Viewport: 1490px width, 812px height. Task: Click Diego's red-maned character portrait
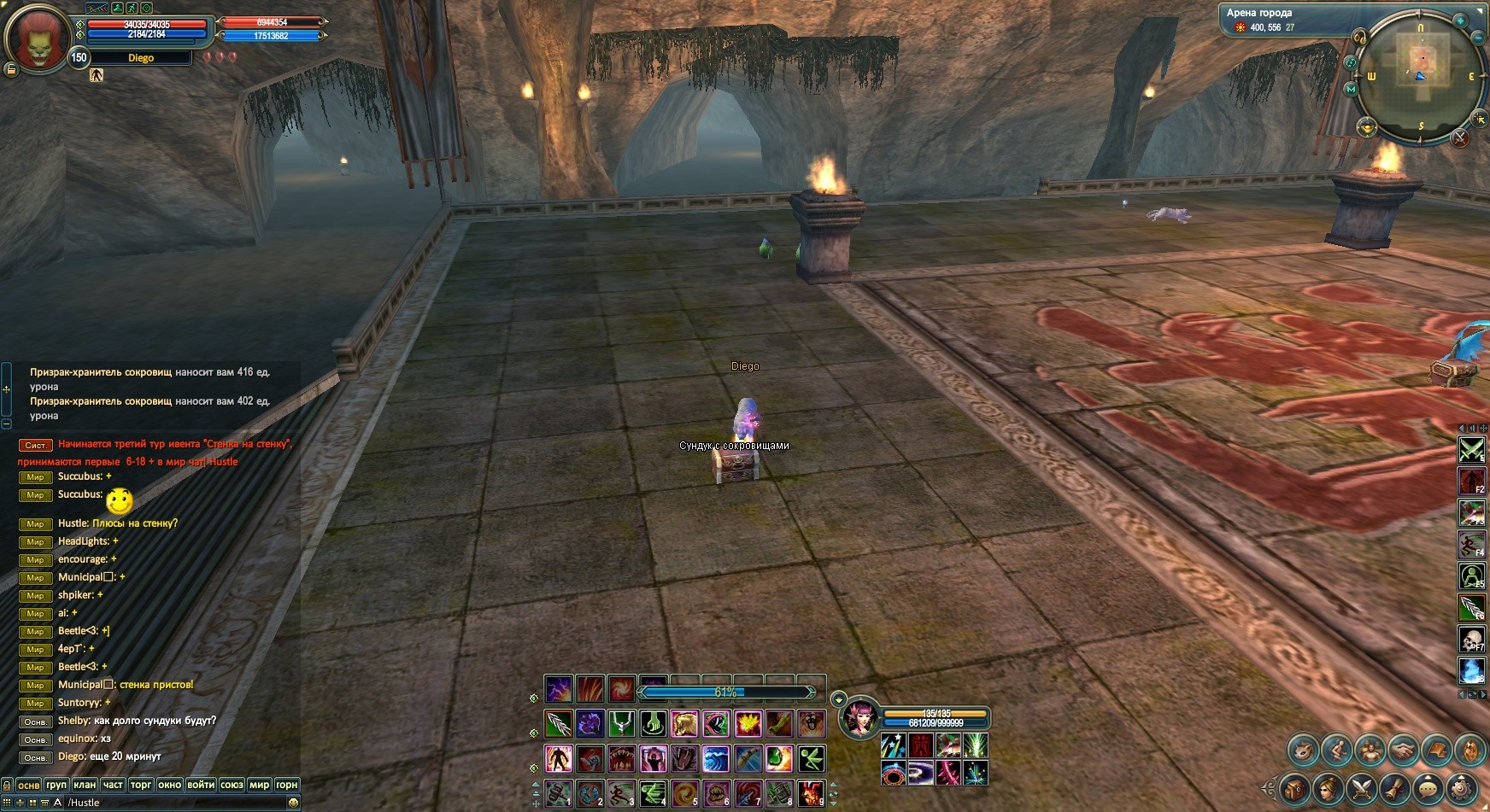point(36,38)
